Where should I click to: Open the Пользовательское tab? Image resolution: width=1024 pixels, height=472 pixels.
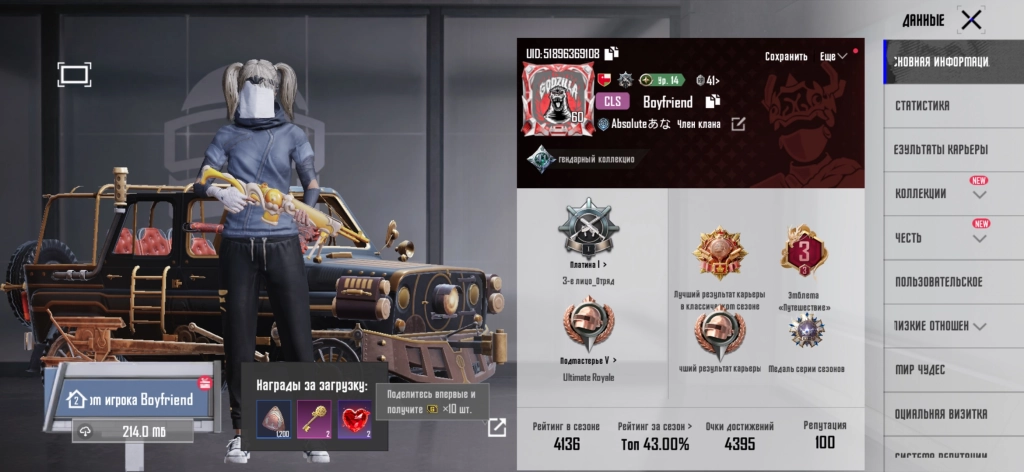pos(938,282)
